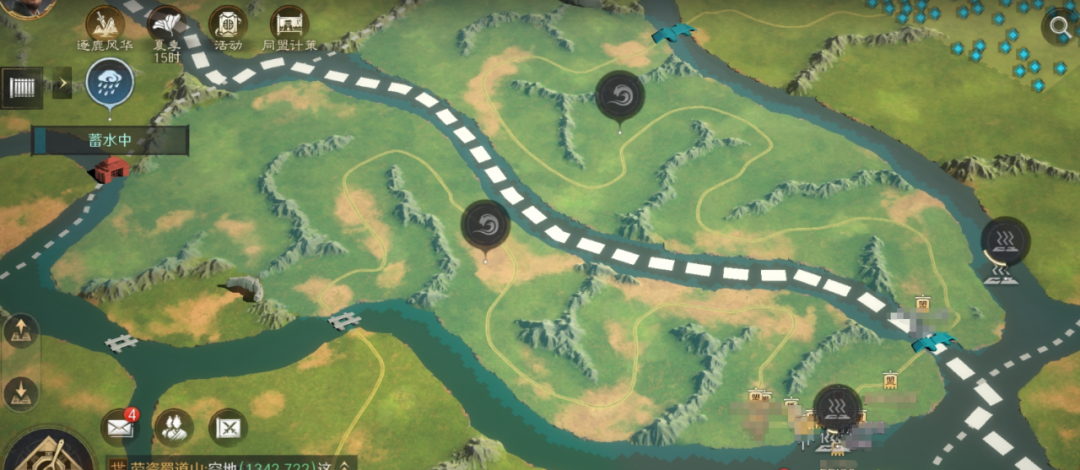Expand the world chat bar arrow
1080x470 pixels.
tap(344, 464)
